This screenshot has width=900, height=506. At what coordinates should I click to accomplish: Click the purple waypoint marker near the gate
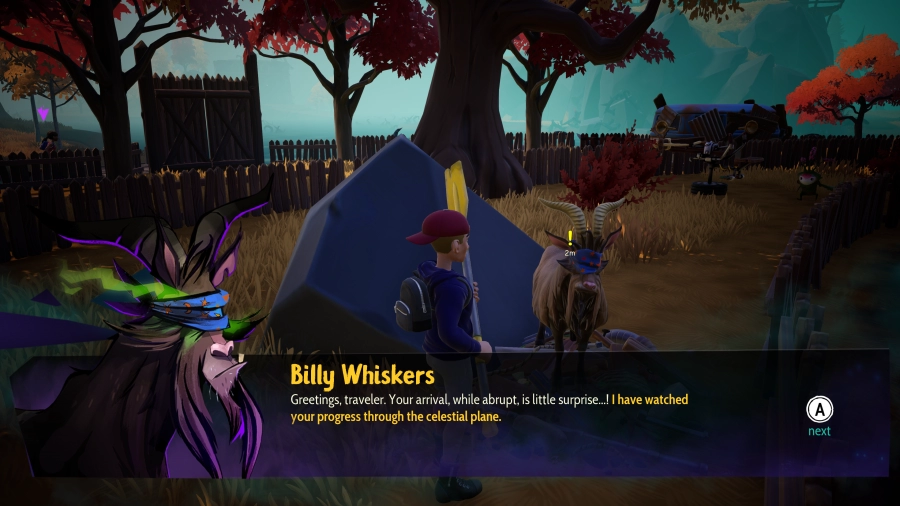(x=43, y=115)
